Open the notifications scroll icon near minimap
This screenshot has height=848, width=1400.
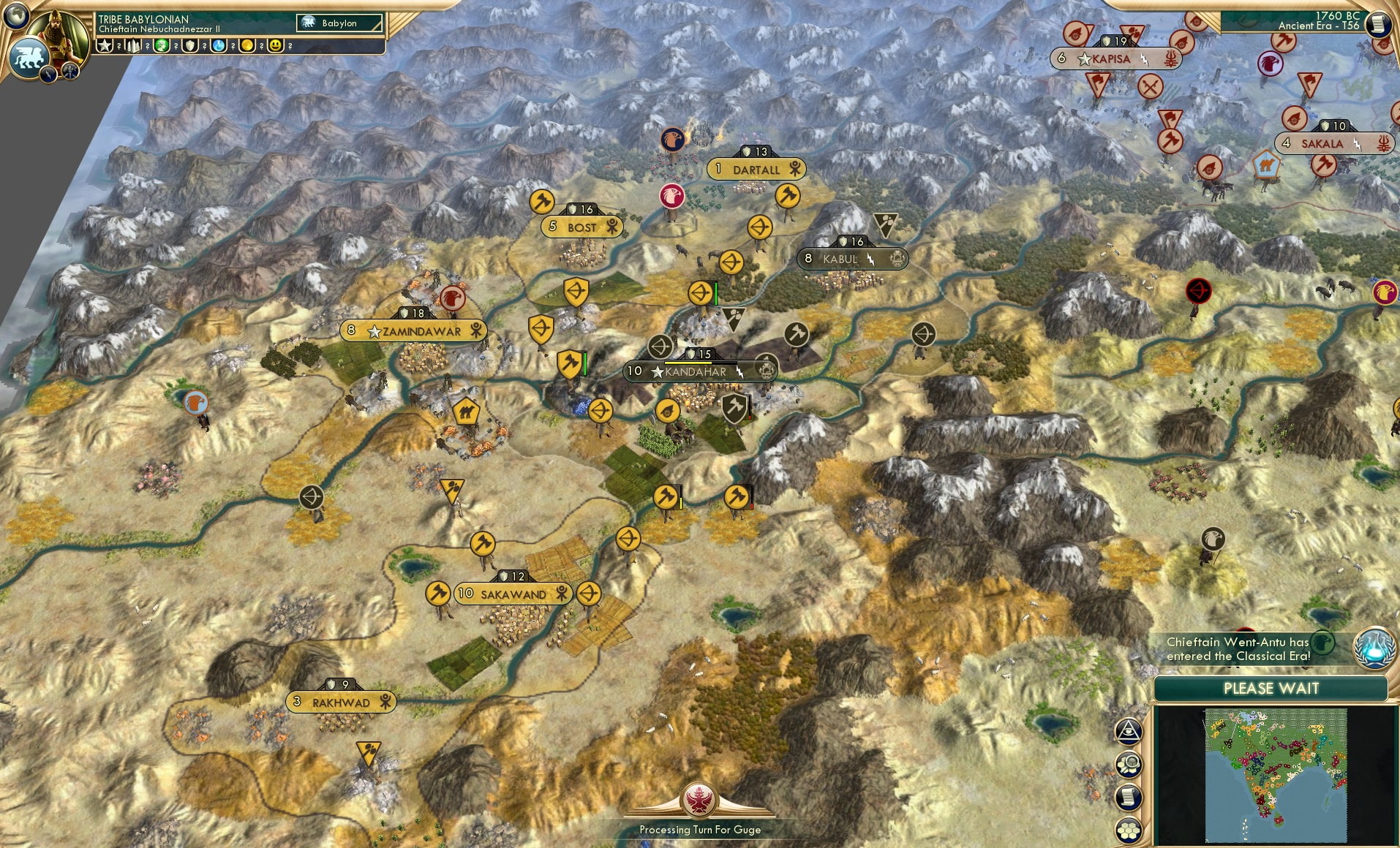point(1129,797)
